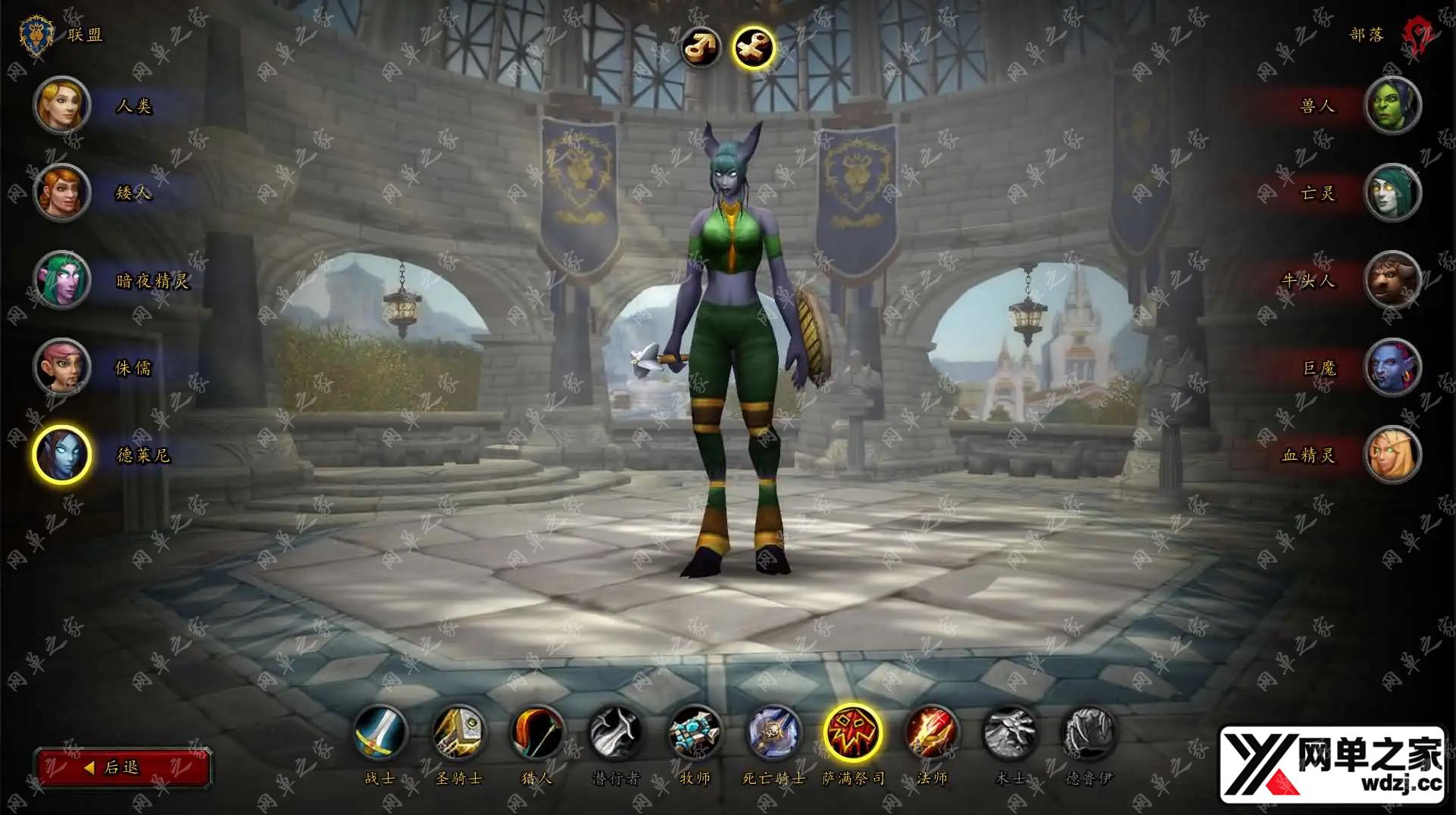Choose the Draenei (德莱尼) race

(62, 454)
